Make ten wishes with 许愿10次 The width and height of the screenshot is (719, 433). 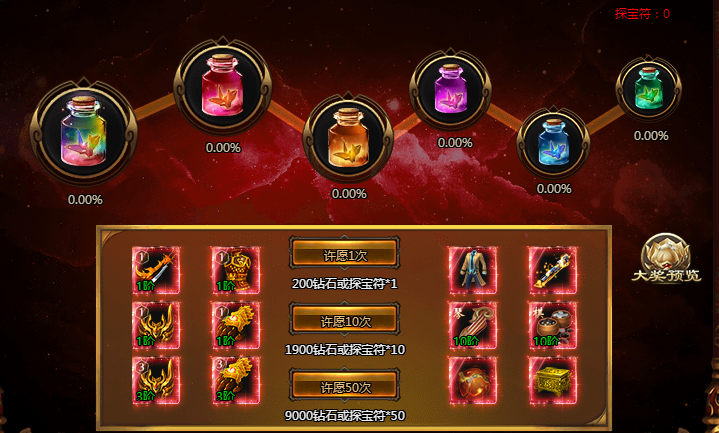343,321
